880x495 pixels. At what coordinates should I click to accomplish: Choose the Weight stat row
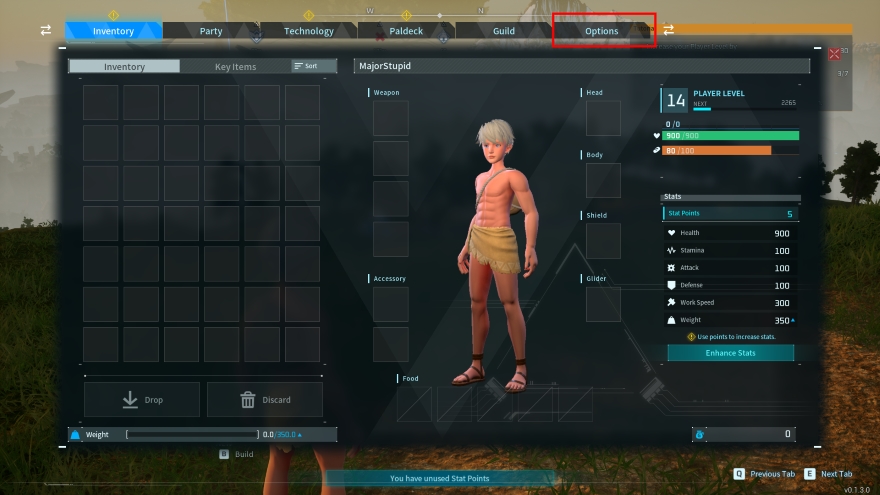[x=730, y=320]
